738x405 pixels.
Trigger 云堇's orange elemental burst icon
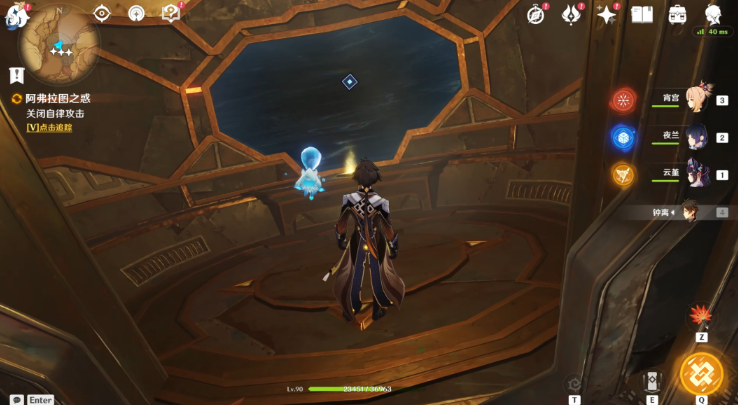point(623,174)
